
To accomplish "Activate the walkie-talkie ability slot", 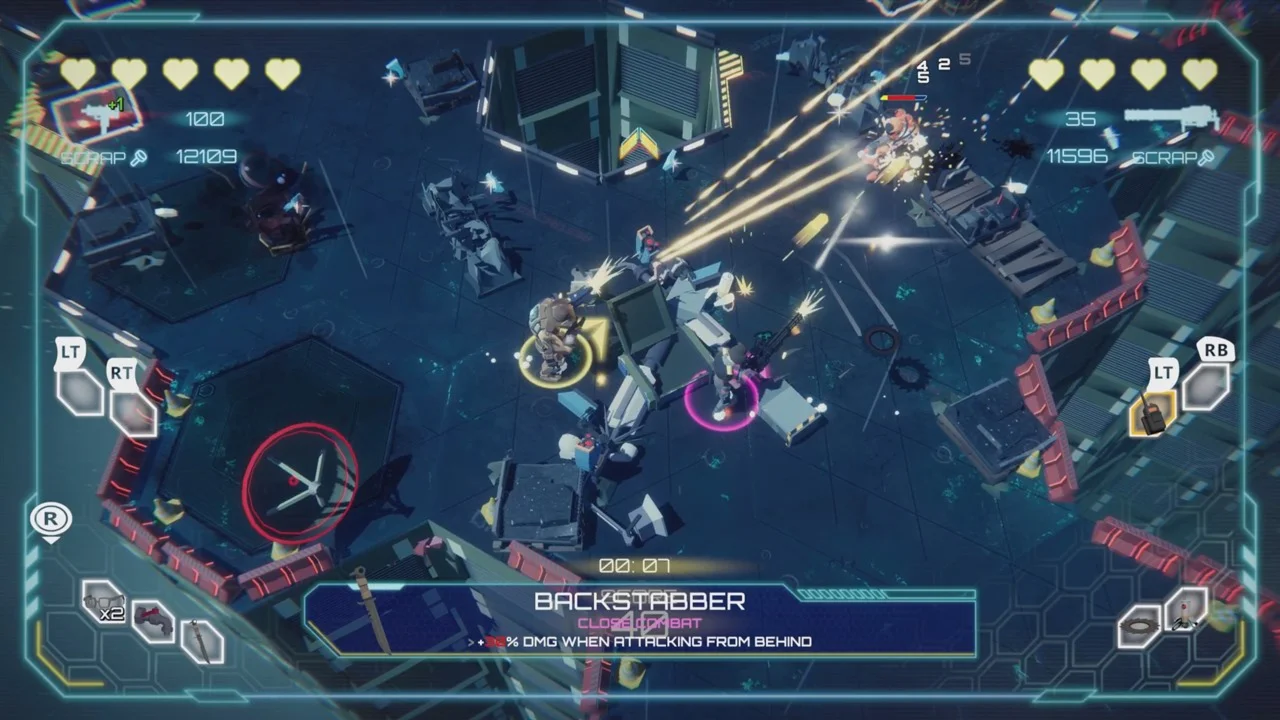I will (1152, 413).
